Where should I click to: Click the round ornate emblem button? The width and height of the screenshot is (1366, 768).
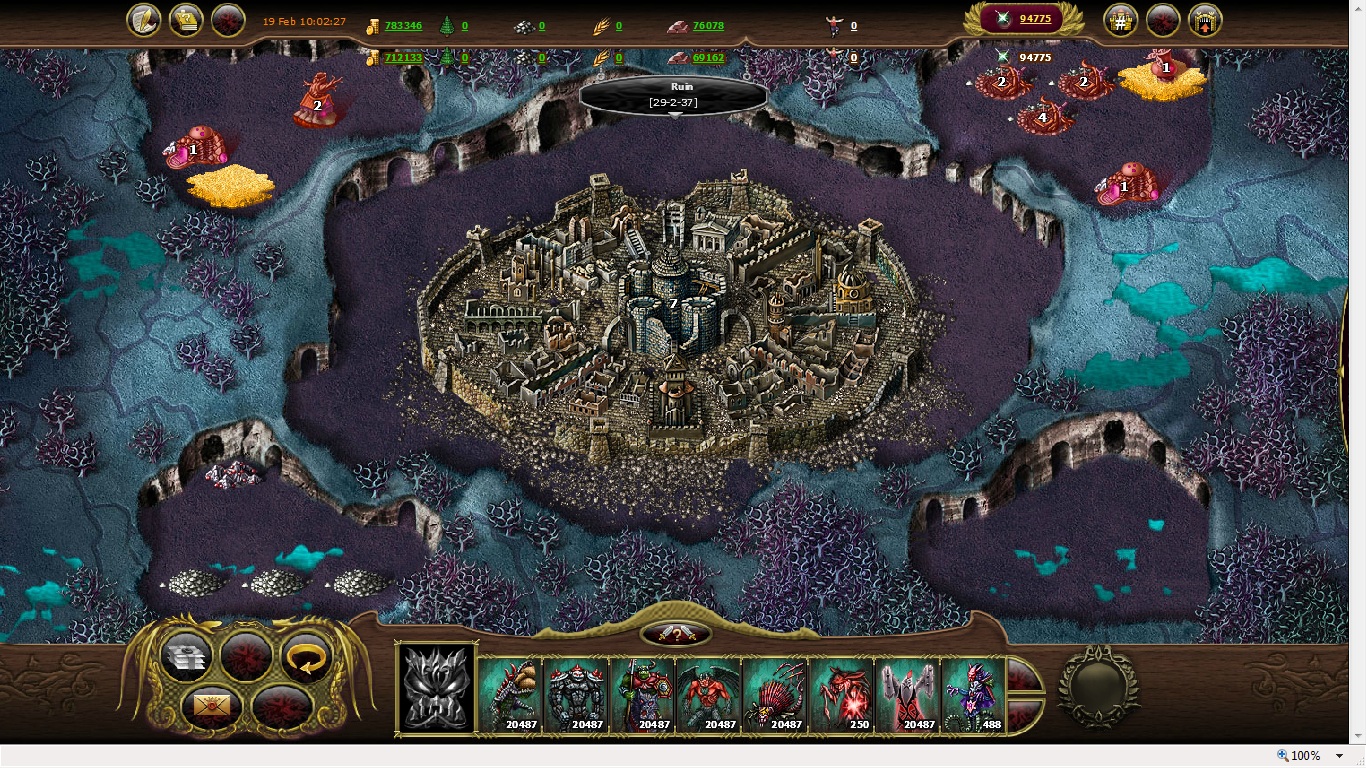[x=1099, y=688]
